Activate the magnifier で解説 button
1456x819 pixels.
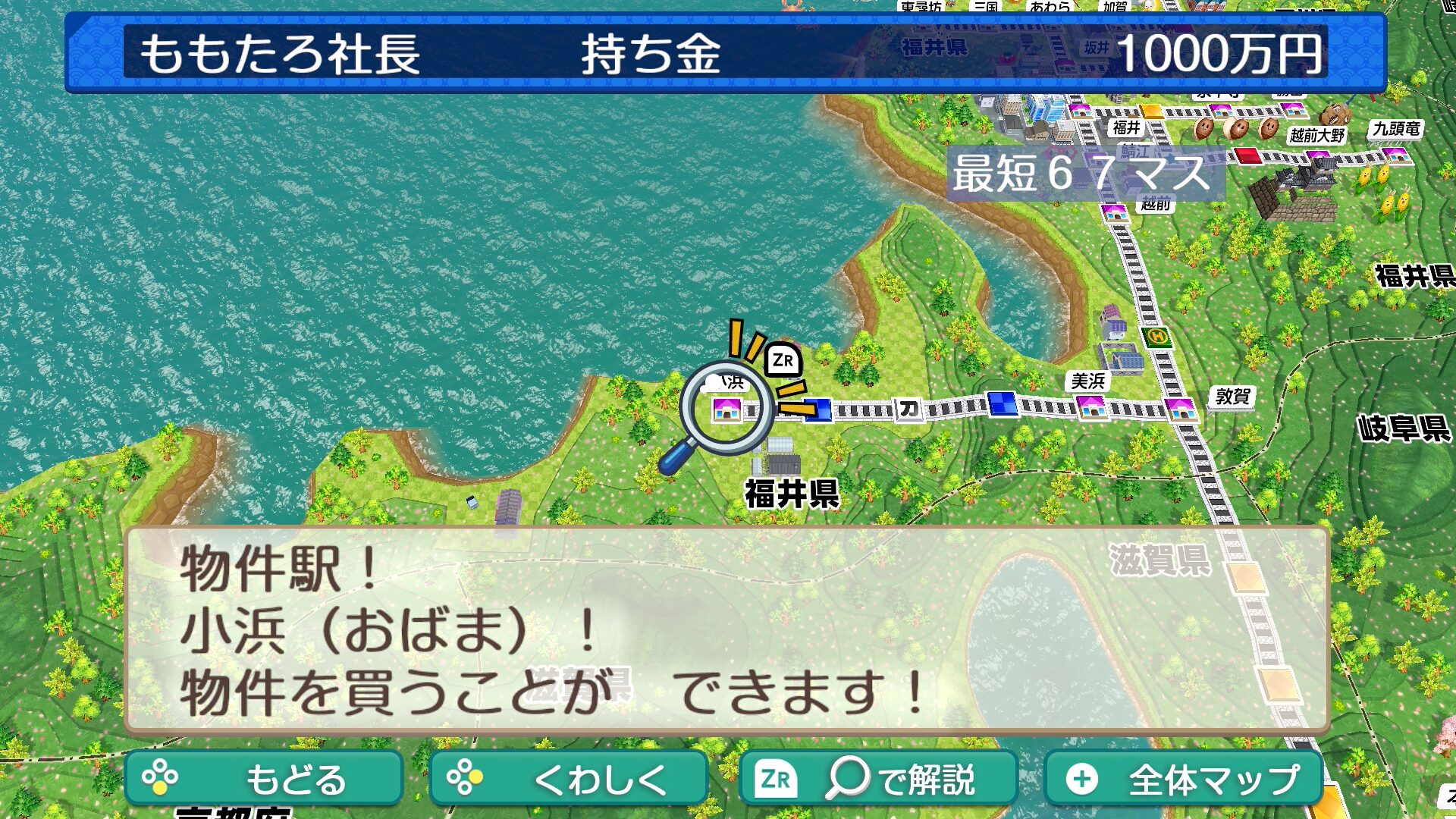point(877,778)
